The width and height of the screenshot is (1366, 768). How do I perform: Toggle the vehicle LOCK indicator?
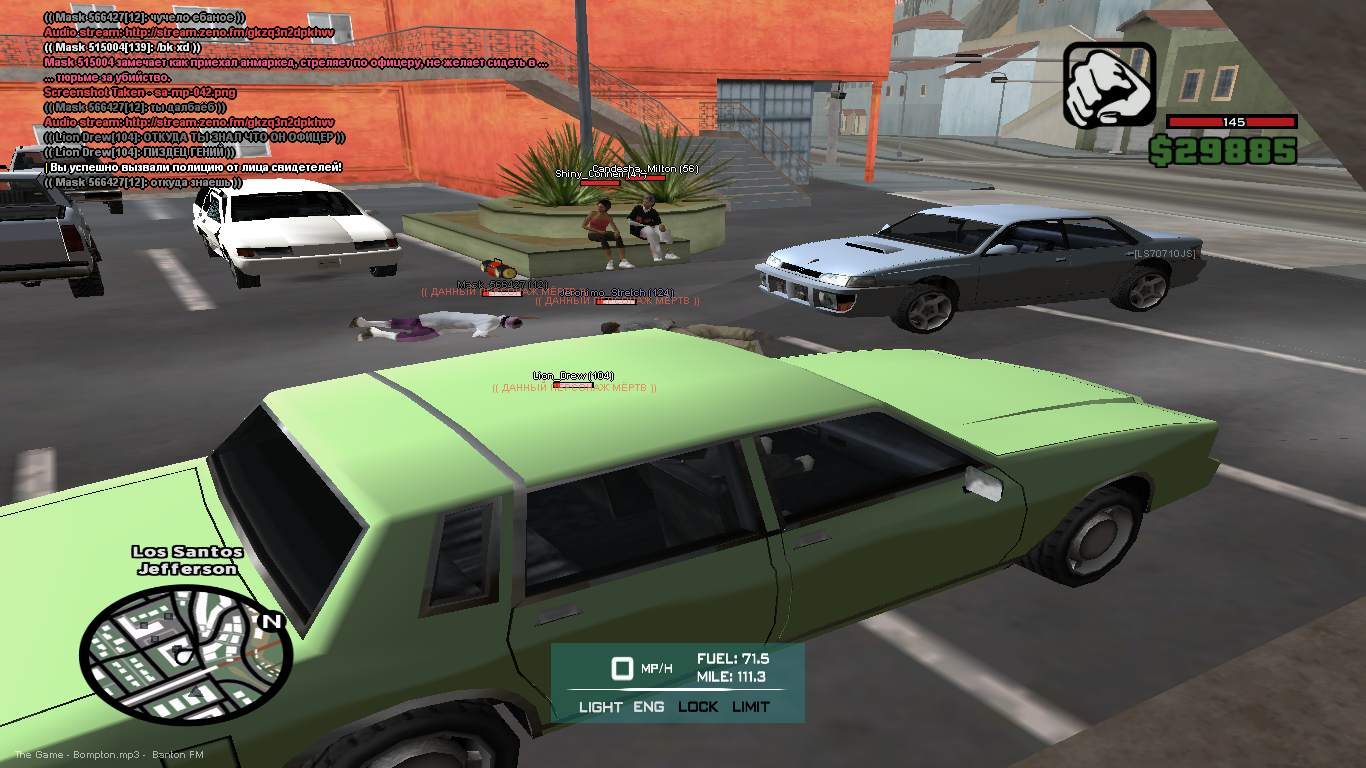(x=698, y=707)
